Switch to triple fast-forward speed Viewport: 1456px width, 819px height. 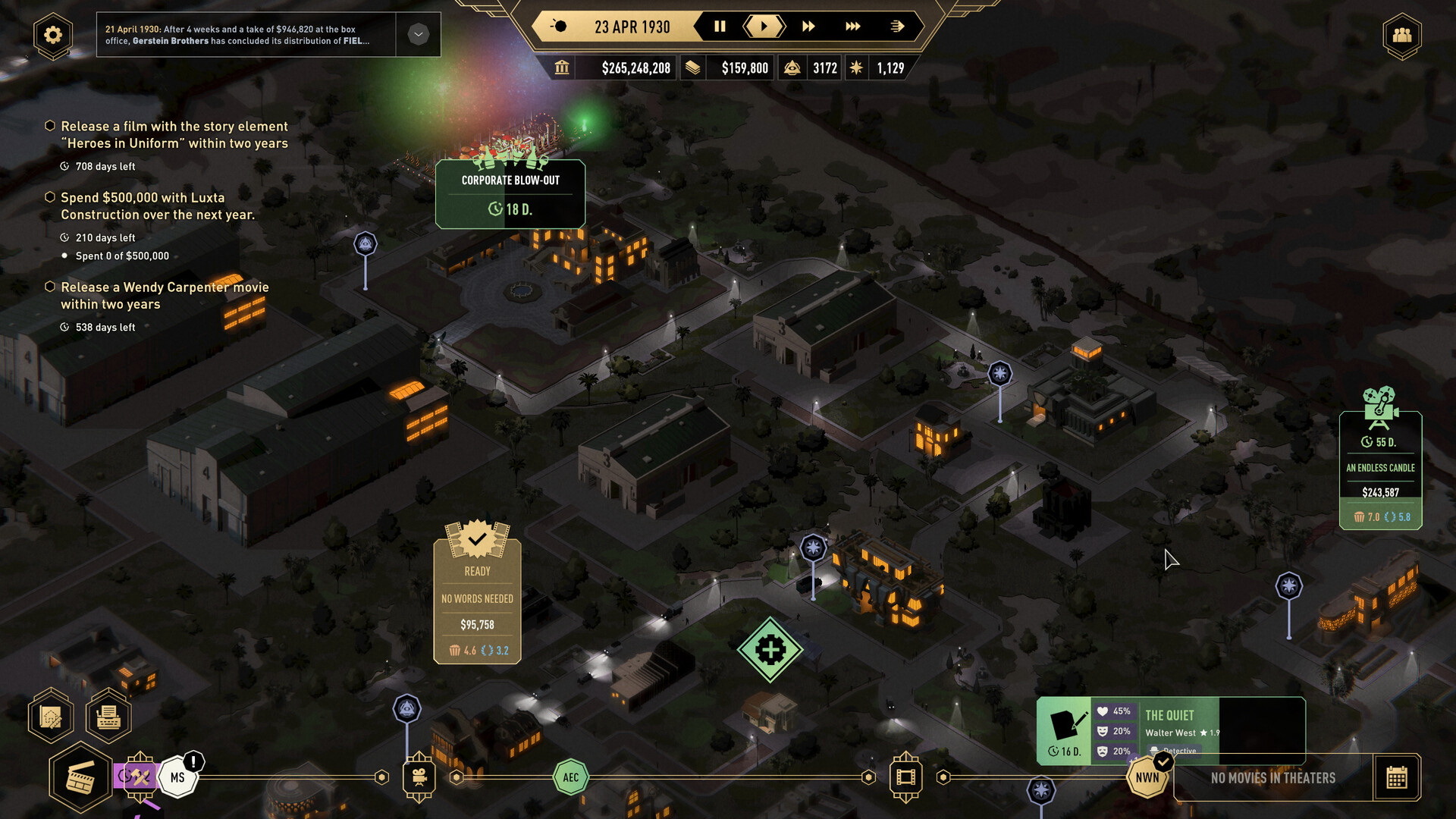click(852, 27)
